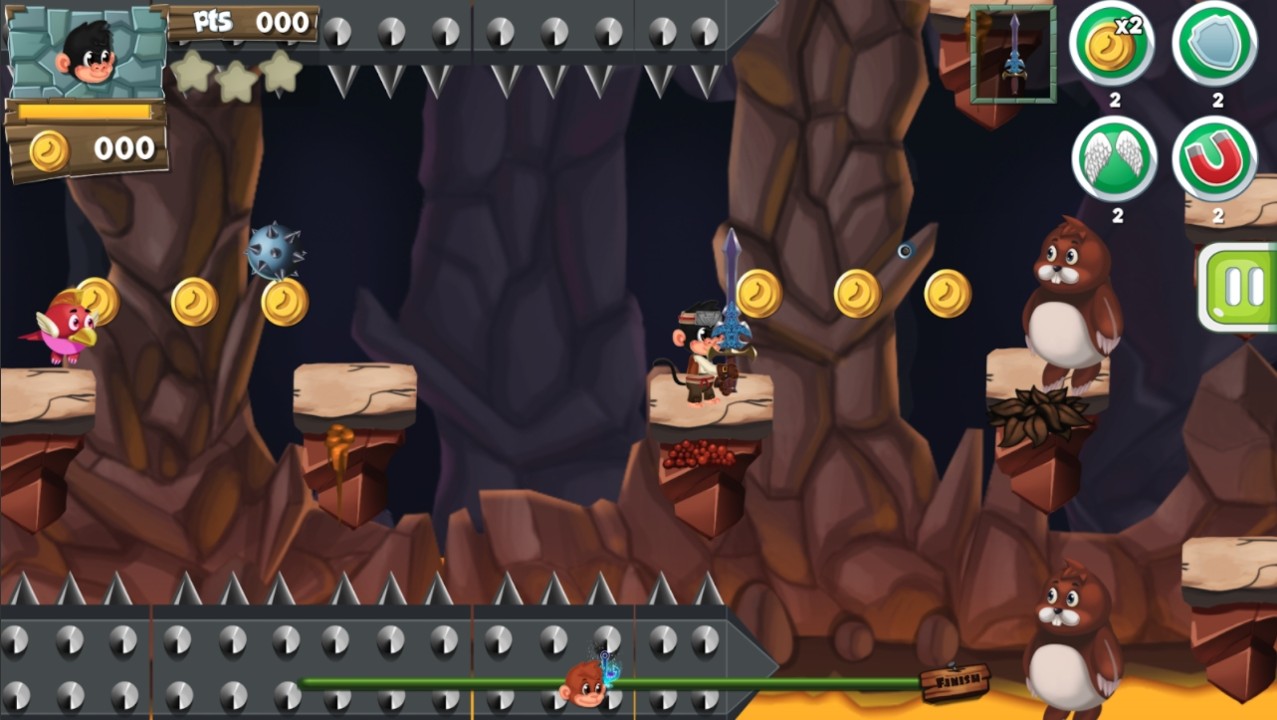The height and width of the screenshot is (720, 1277).
Task: Turn on the coin magnet power-up
Action: pos(1215,159)
